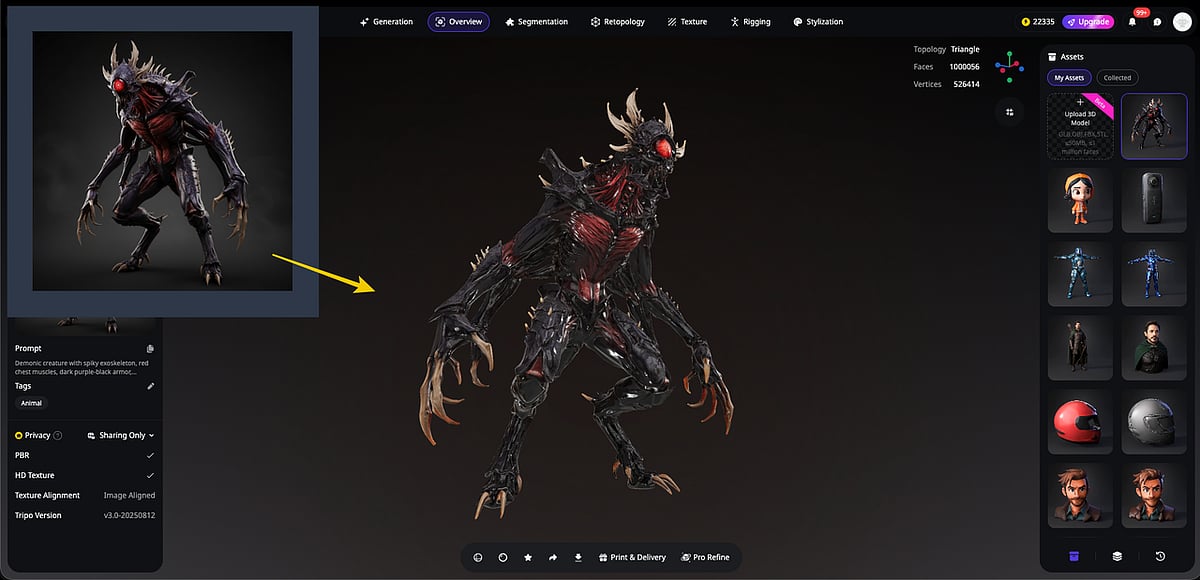The width and height of the screenshot is (1200, 580).
Task: Select the Texture tab
Action: click(x=687, y=22)
